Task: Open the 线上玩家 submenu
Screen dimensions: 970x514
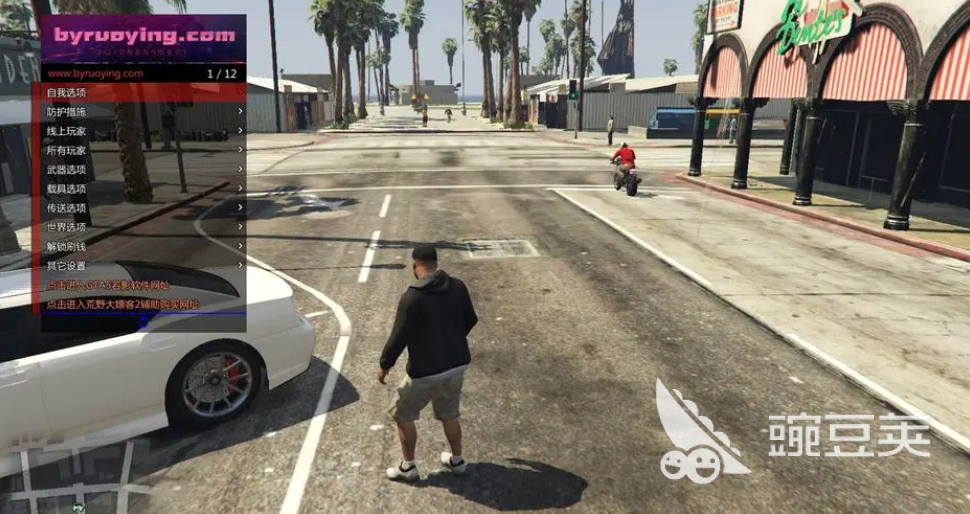Action: [x=143, y=131]
